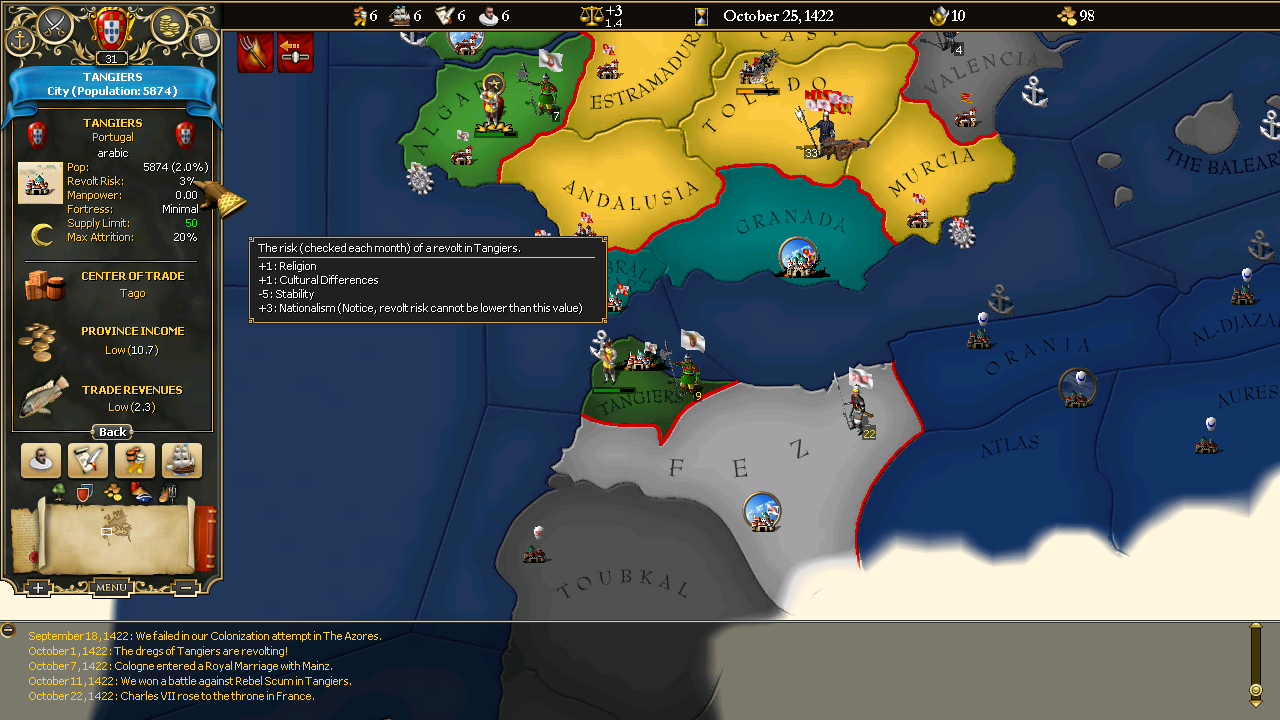
Task: Open the scroll ledger button
Action: (x=204, y=42)
